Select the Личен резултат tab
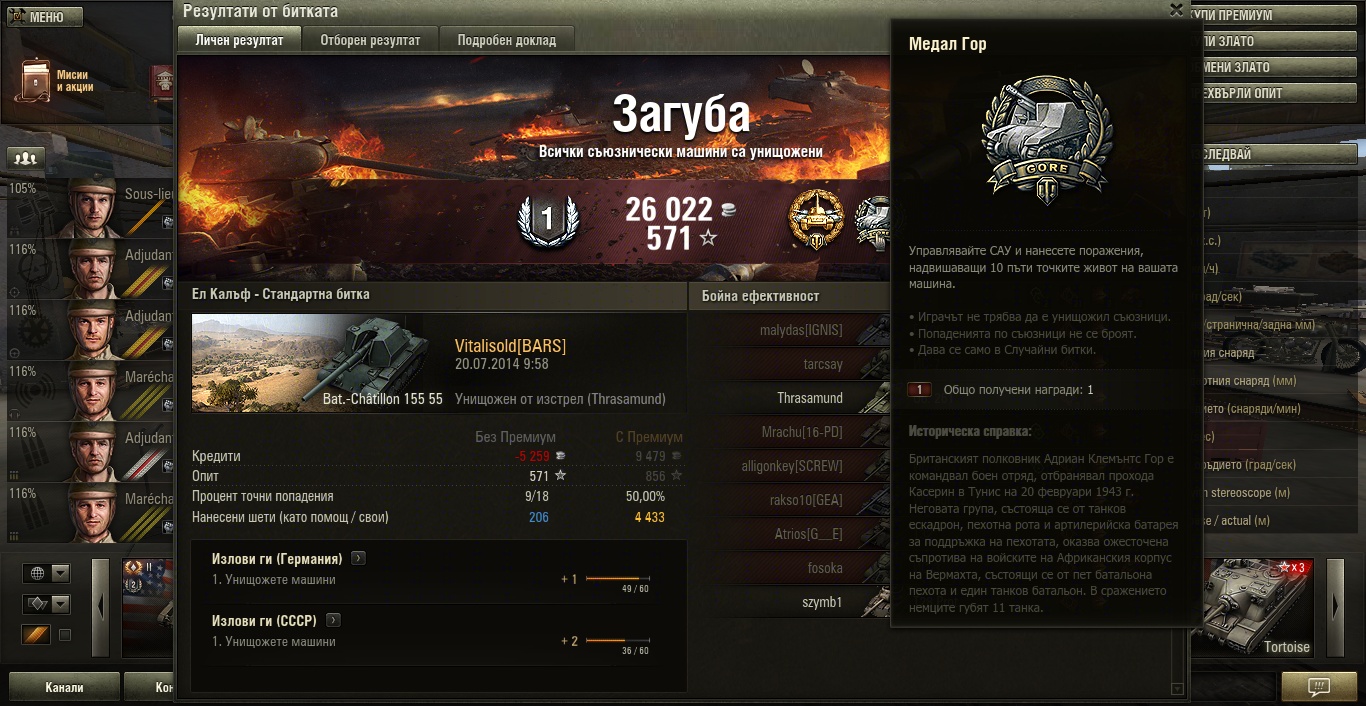The width and height of the screenshot is (1366, 706). pos(239,40)
